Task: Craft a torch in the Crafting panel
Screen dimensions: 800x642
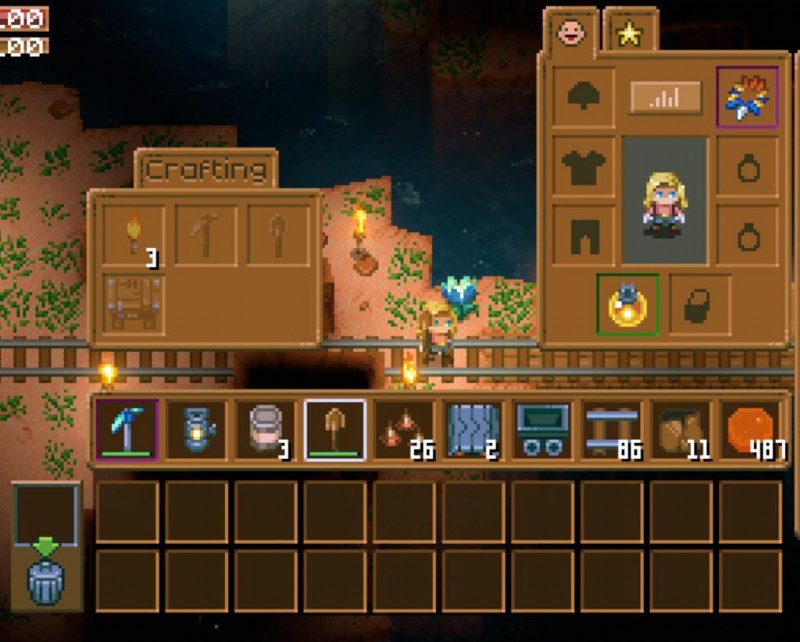Action: (134, 237)
